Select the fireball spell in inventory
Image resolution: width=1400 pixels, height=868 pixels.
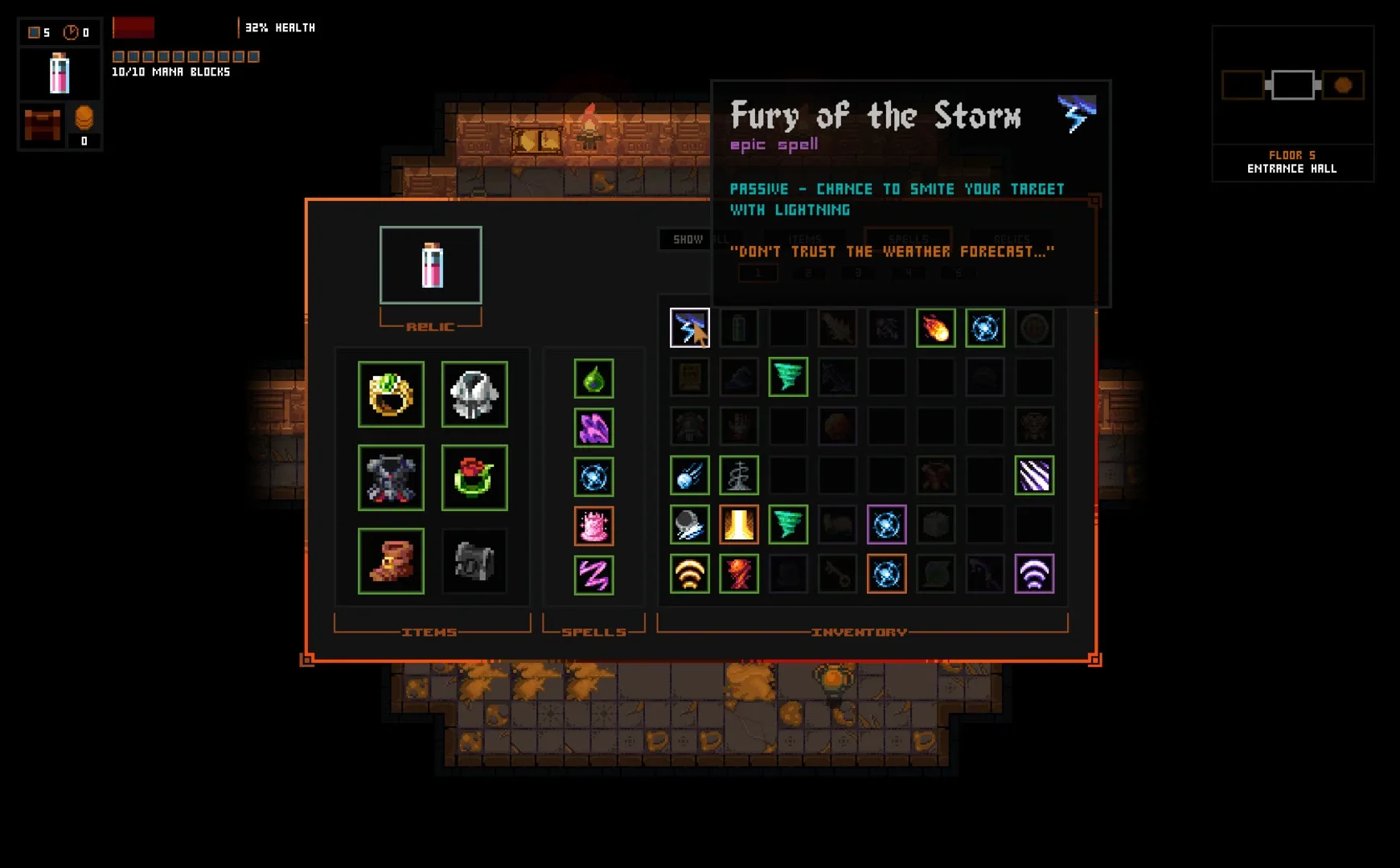935,328
